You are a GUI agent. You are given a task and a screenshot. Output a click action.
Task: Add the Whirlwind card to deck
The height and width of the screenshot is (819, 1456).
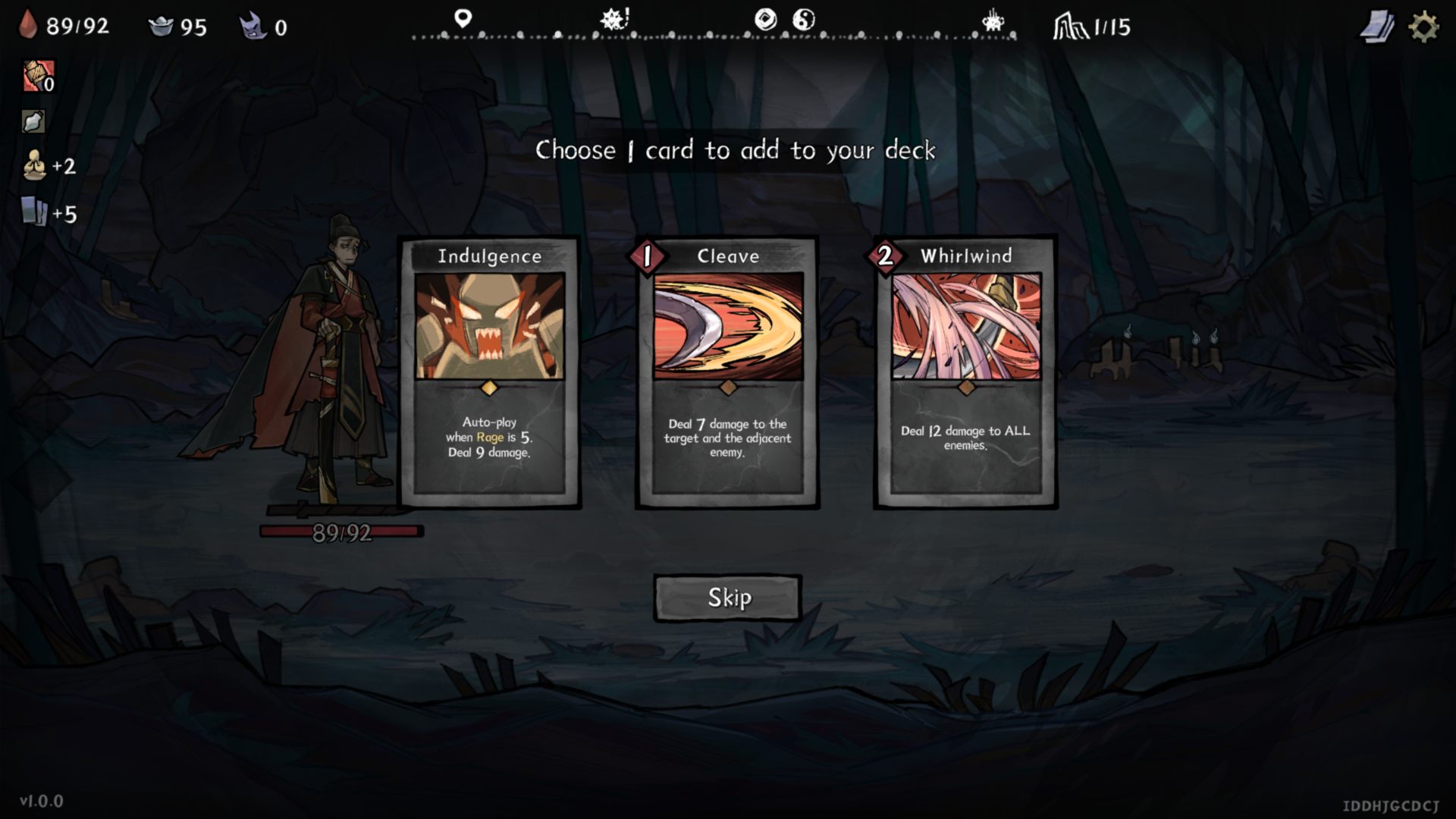tap(966, 372)
